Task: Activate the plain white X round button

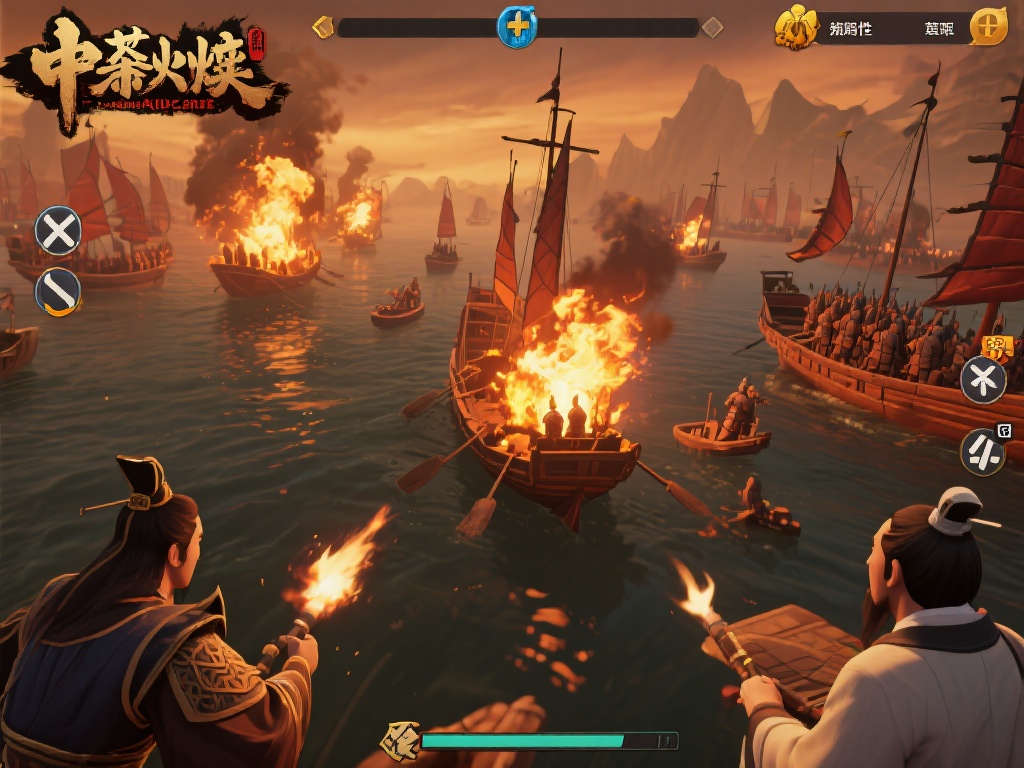Action: (58, 231)
